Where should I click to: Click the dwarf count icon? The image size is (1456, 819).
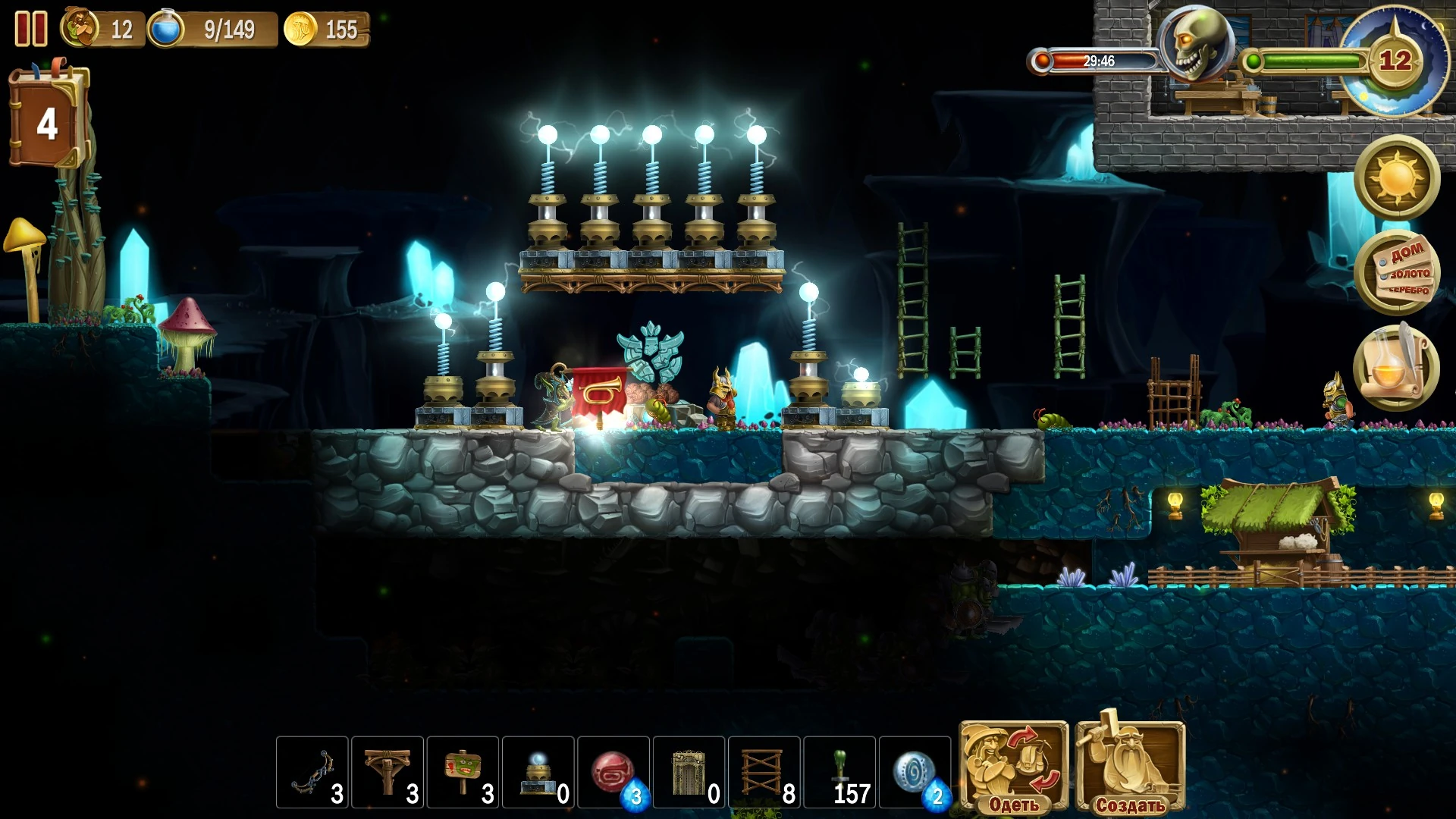click(x=80, y=29)
